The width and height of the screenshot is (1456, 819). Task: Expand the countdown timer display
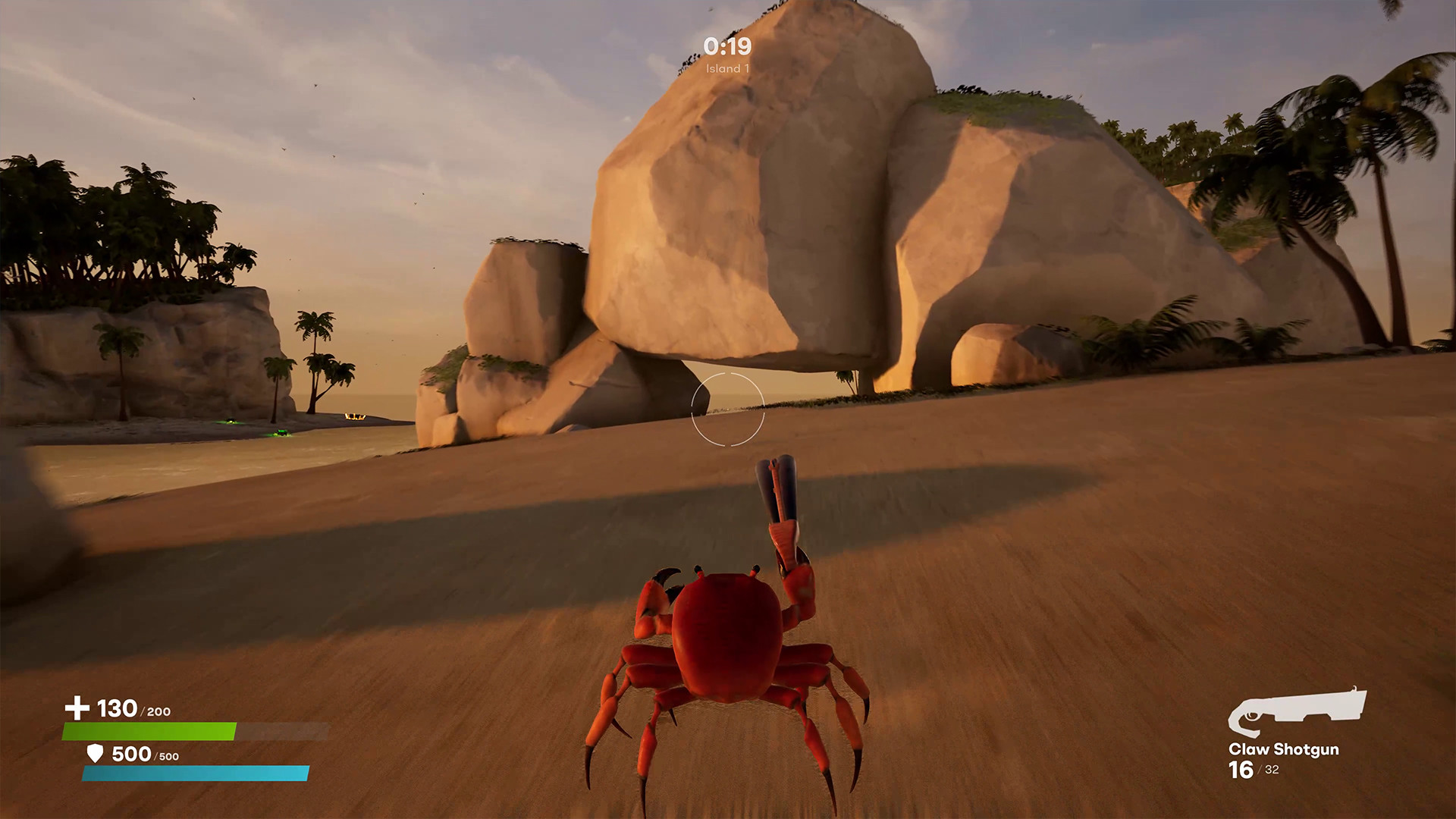coord(726,47)
